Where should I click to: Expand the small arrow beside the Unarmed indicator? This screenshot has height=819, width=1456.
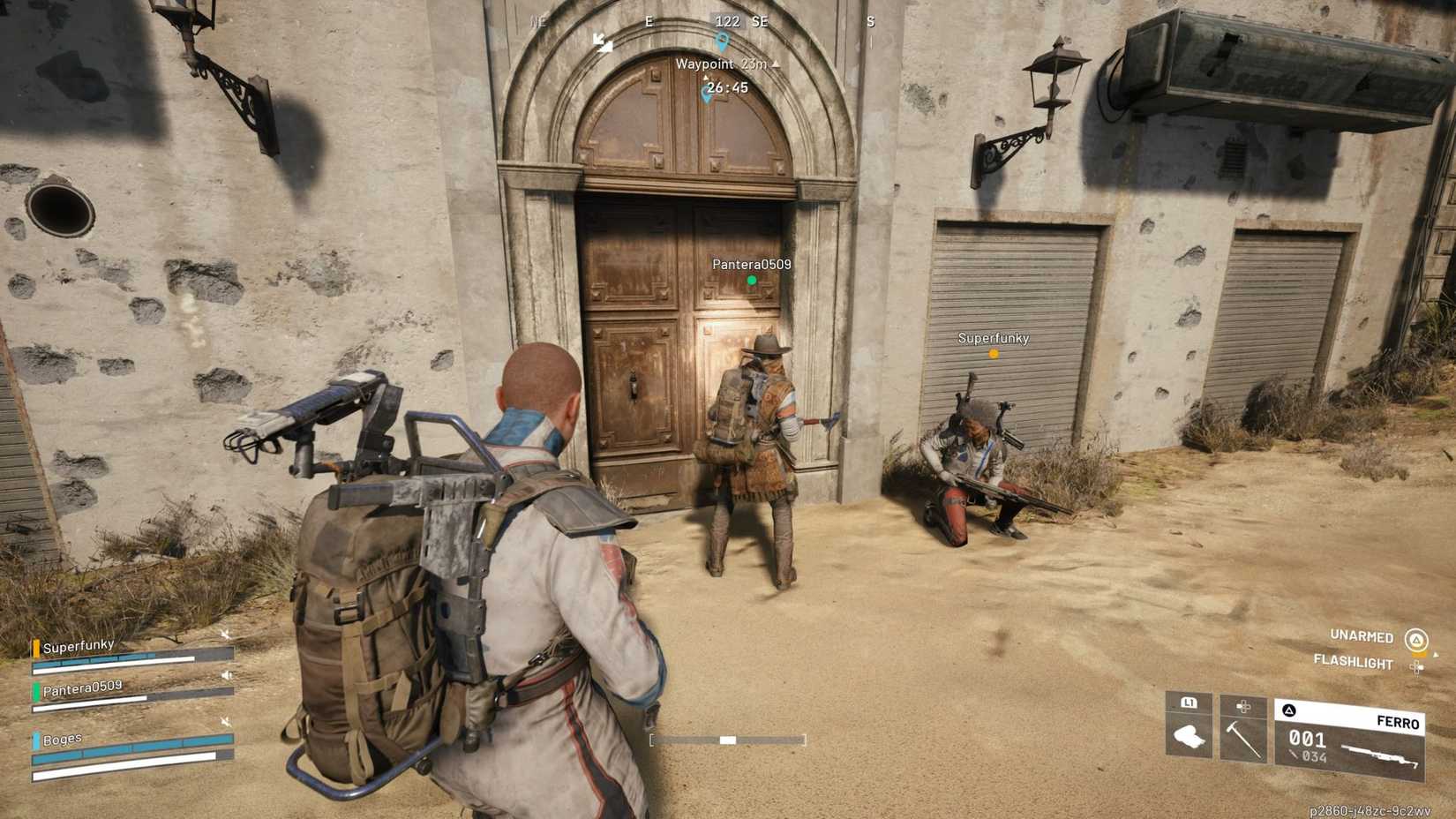point(1436,655)
